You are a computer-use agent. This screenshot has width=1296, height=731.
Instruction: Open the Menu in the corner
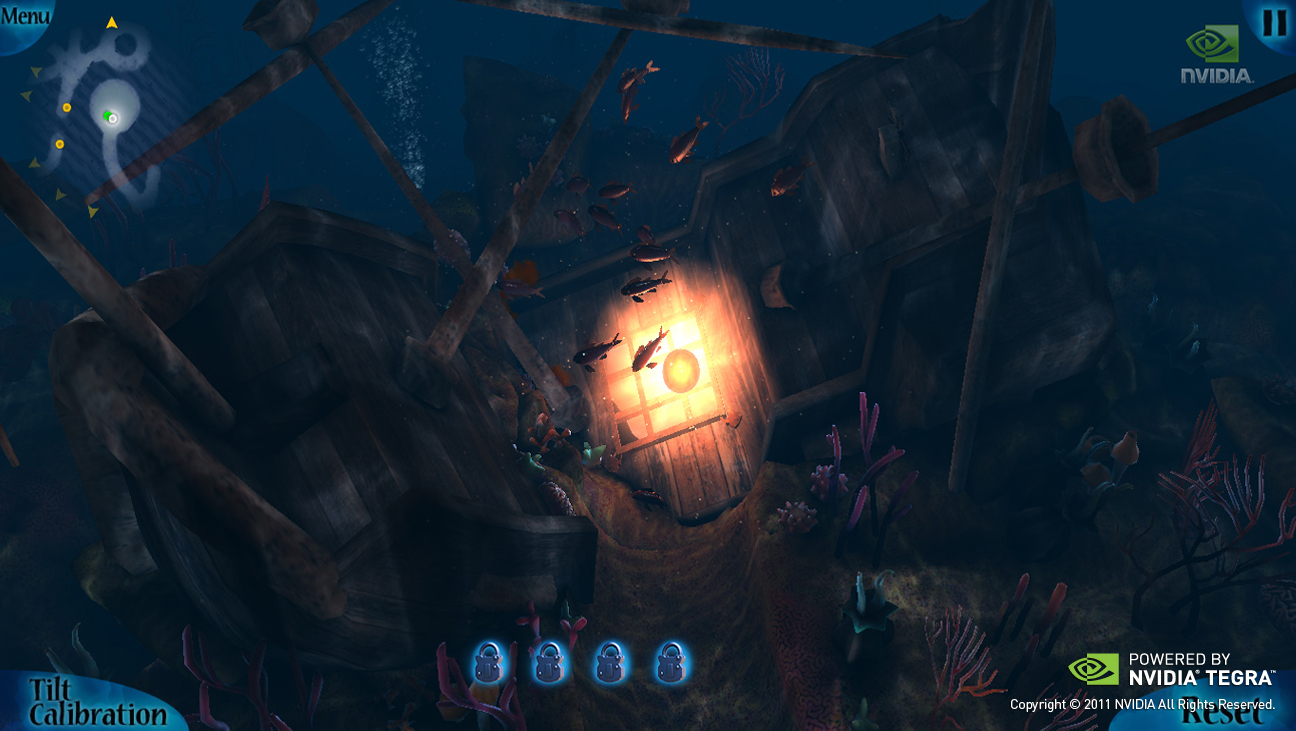click(x=24, y=17)
